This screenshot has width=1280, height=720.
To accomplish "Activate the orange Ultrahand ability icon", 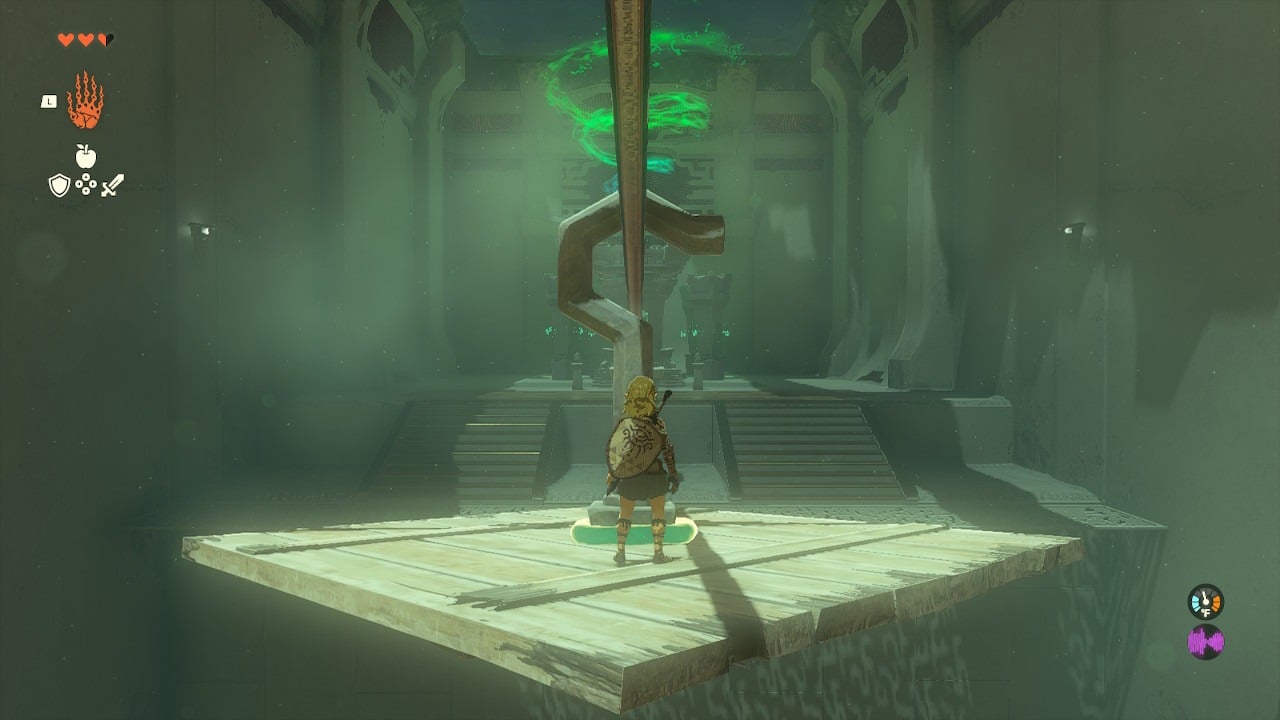I will [x=85, y=100].
